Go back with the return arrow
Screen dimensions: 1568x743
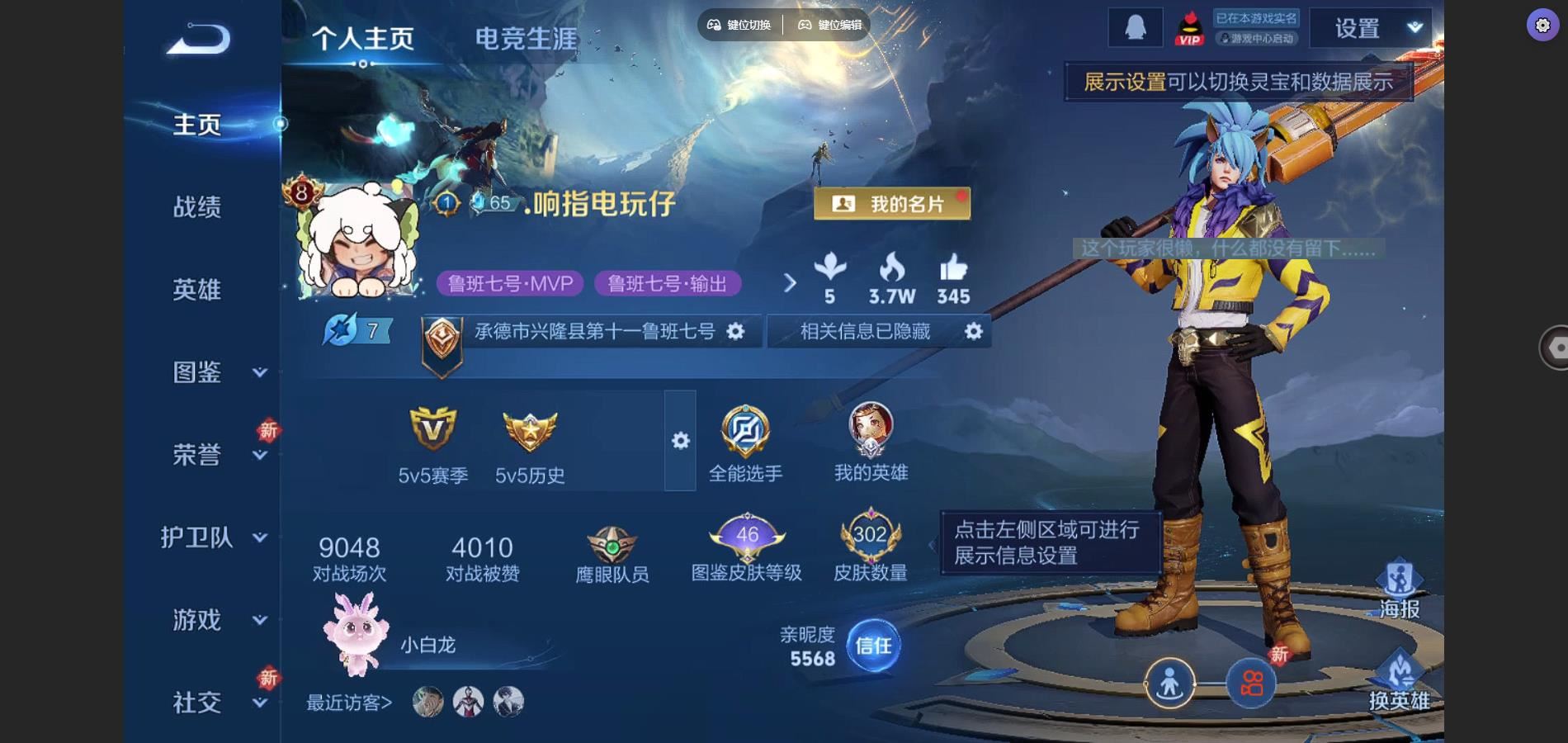198,39
